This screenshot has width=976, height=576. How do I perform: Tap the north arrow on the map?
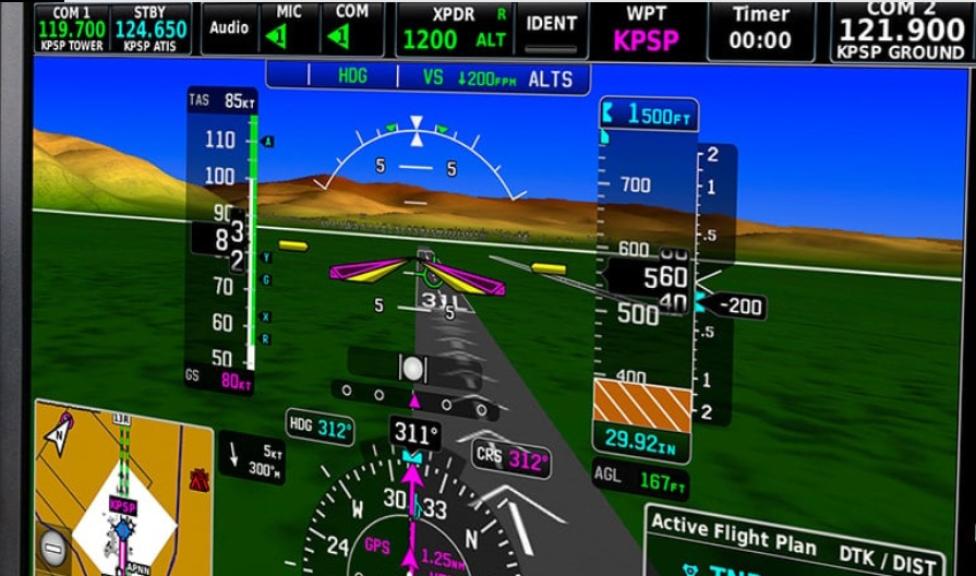61,428
